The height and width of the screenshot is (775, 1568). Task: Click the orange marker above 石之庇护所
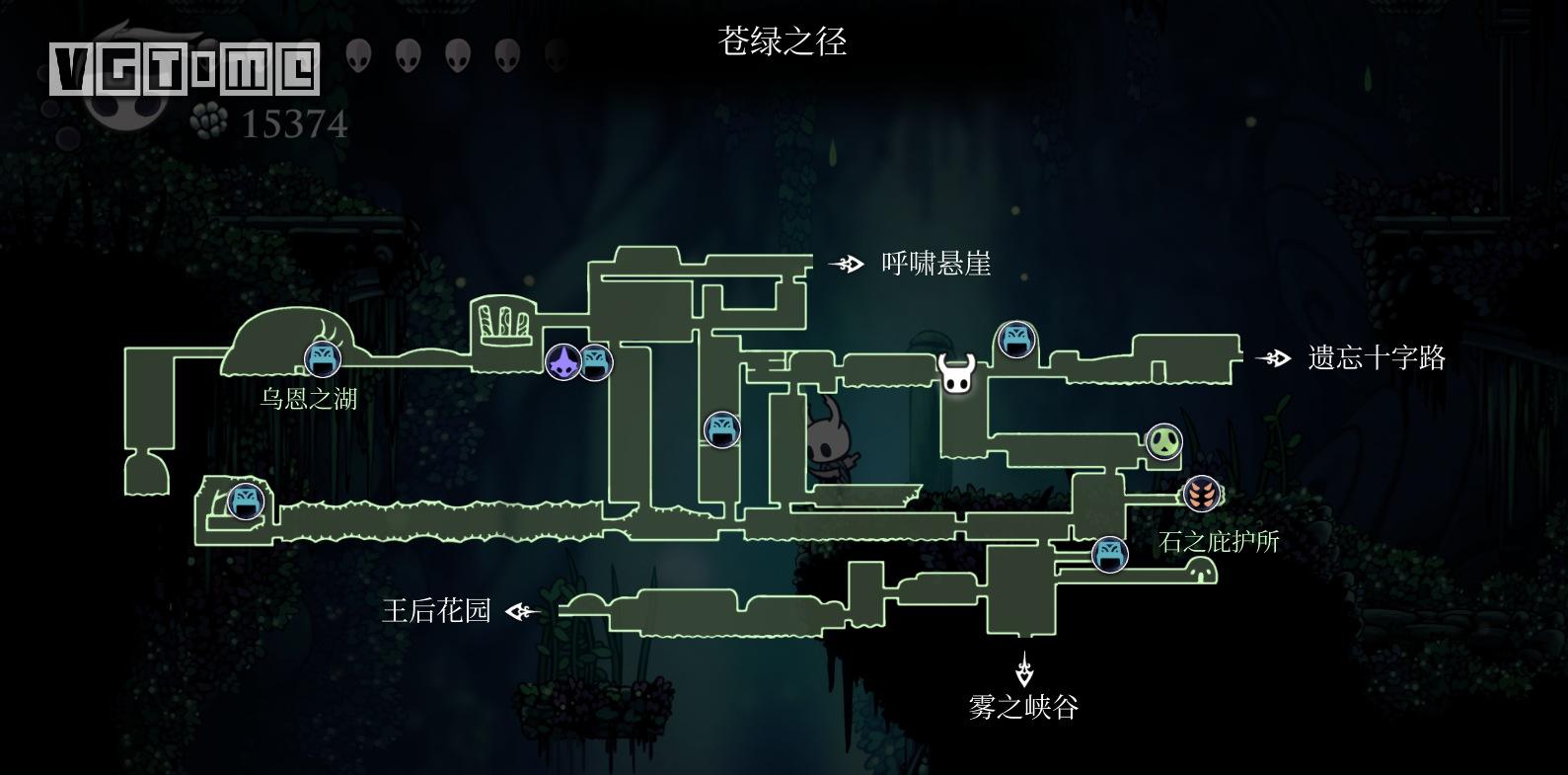(1202, 494)
